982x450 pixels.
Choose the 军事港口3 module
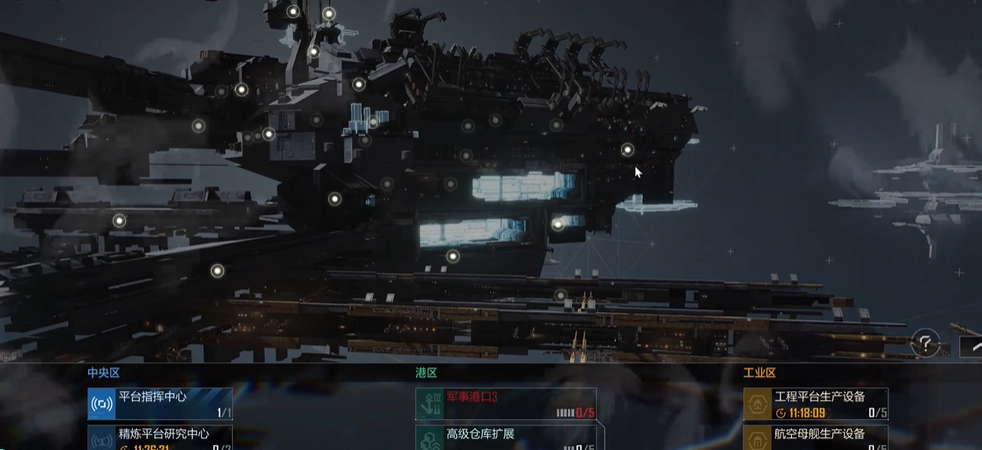pyautogui.click(x=505, y=403)
